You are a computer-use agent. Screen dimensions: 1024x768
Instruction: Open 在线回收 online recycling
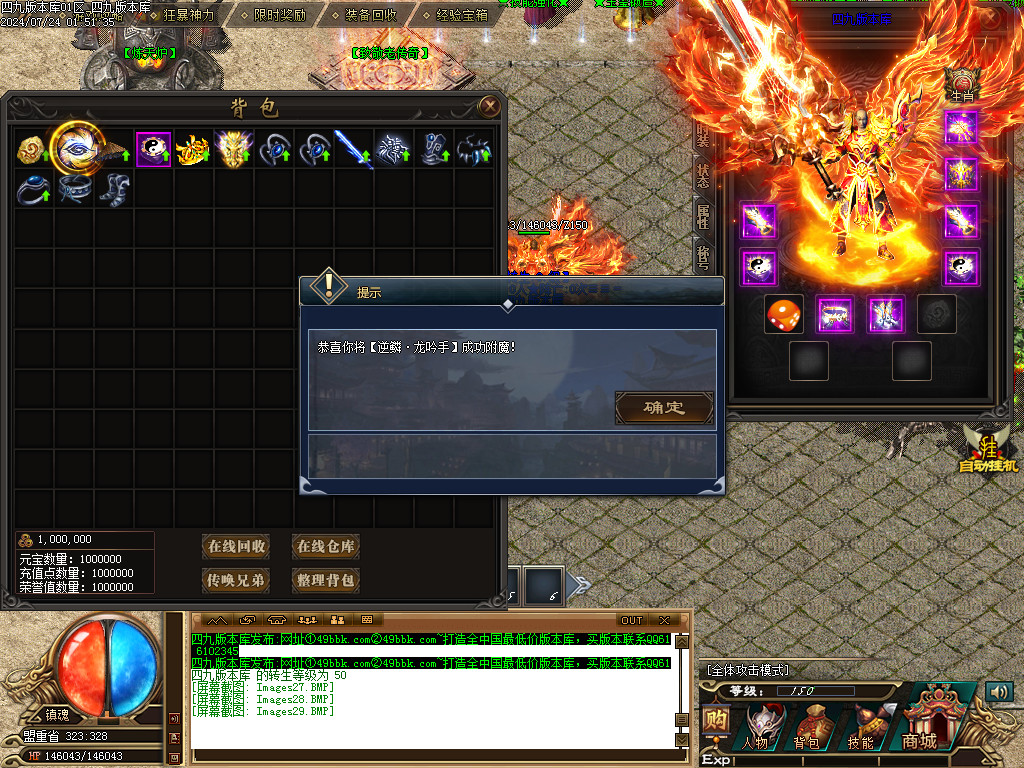tap(237, 546)
